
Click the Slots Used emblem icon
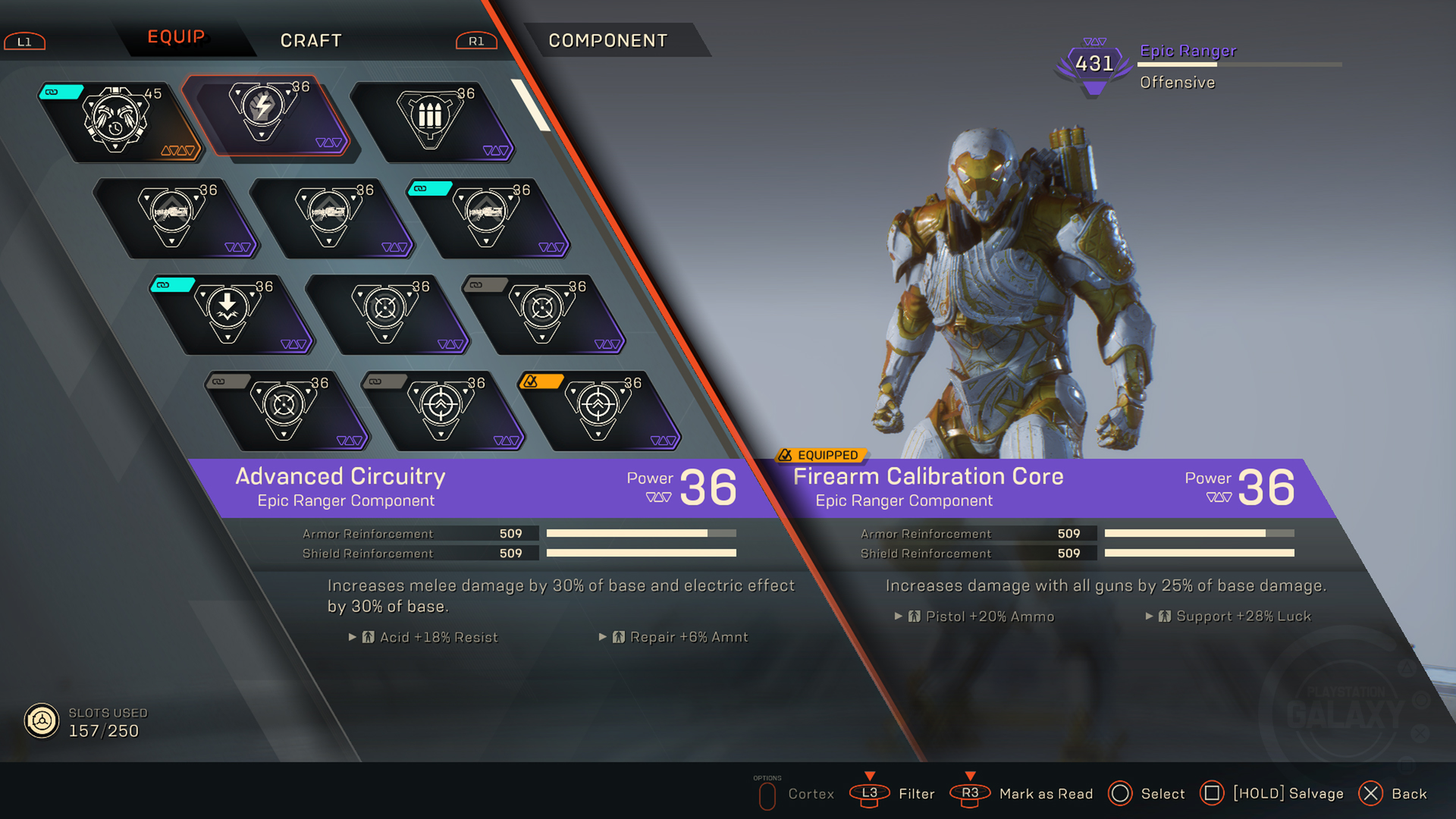[x=42, y=718]
